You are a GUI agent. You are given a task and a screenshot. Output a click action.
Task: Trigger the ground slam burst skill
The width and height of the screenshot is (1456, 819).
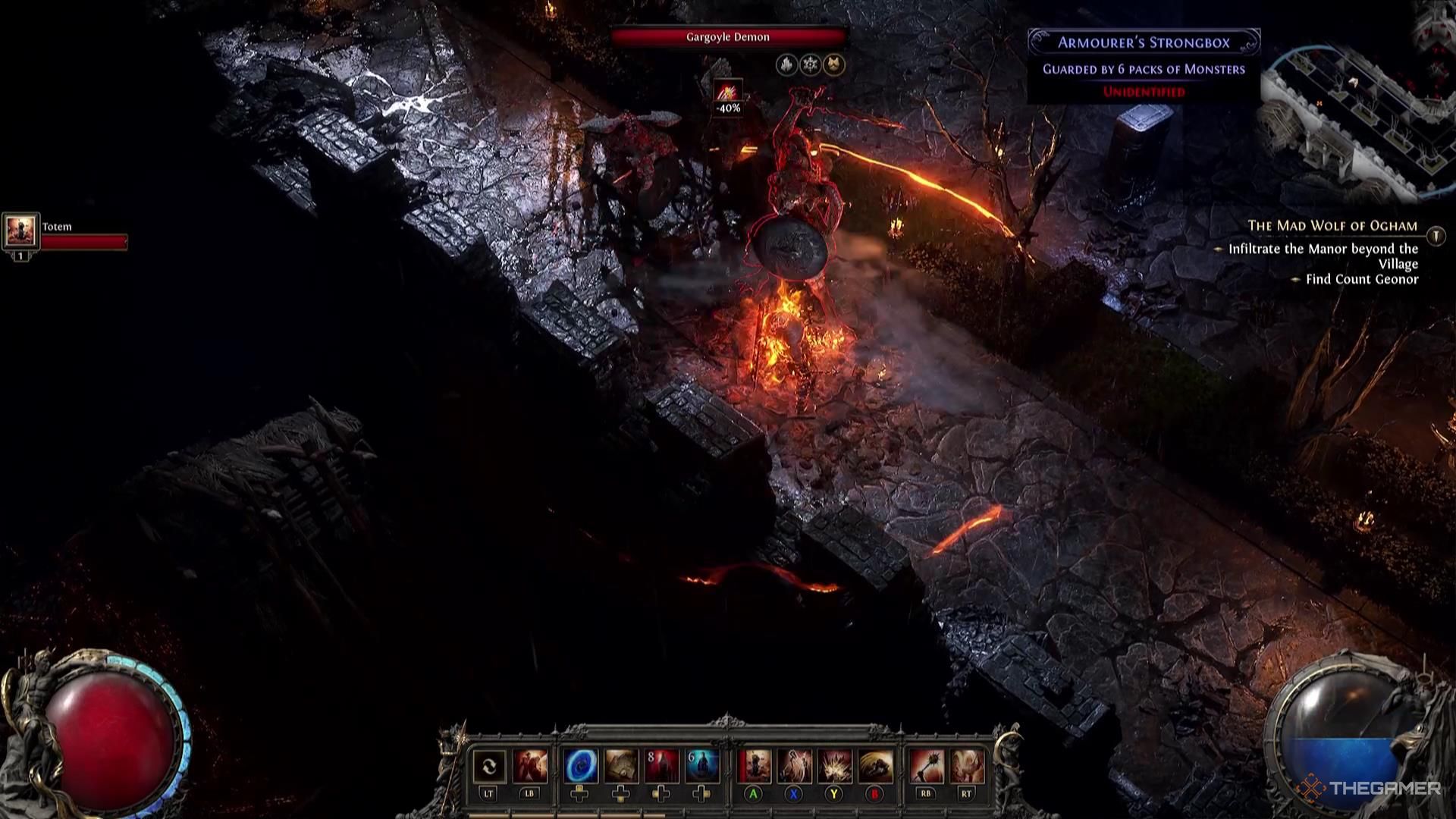[834, 767]
